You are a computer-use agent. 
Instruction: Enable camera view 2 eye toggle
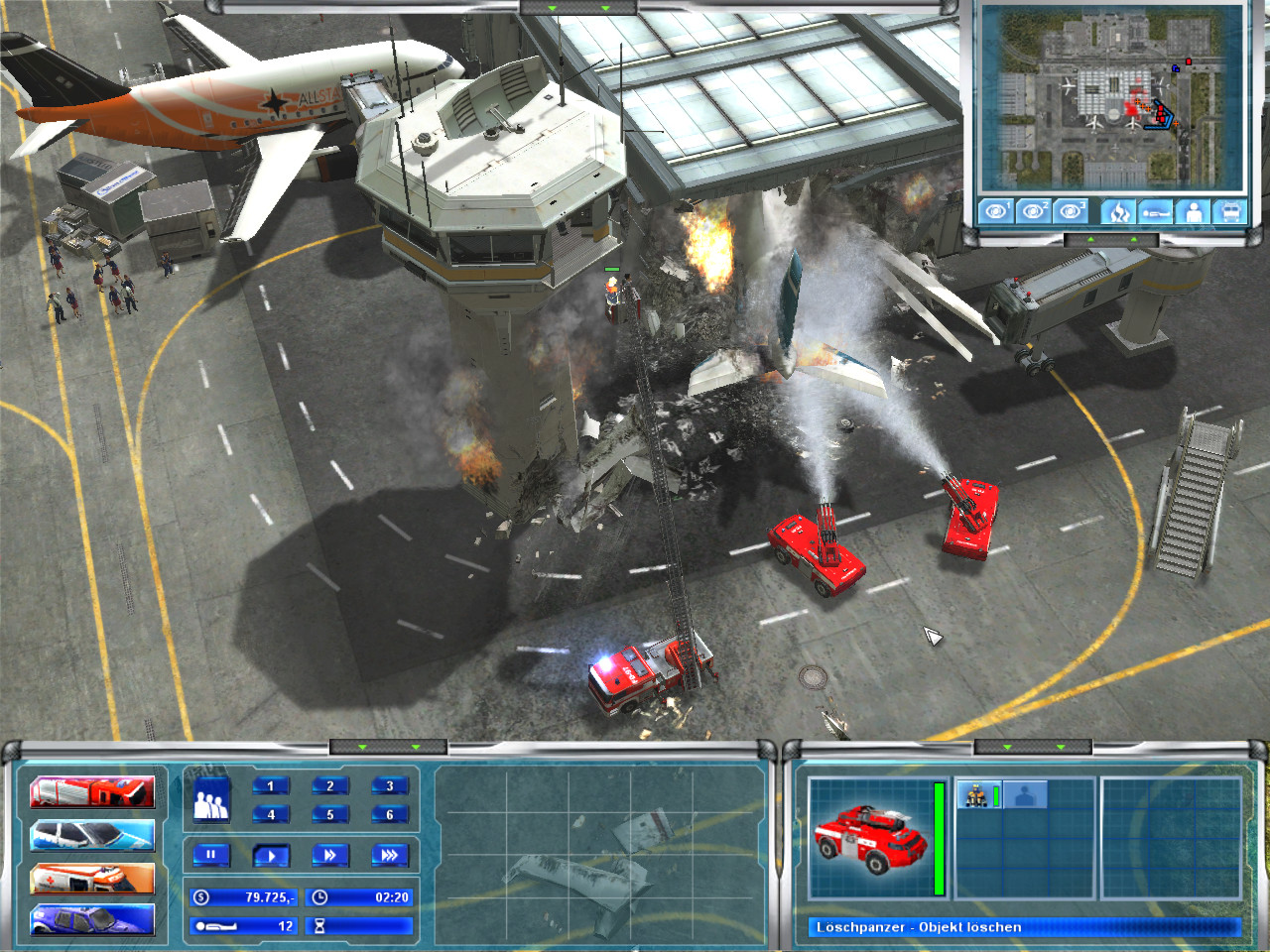[x=1032, y=211]
